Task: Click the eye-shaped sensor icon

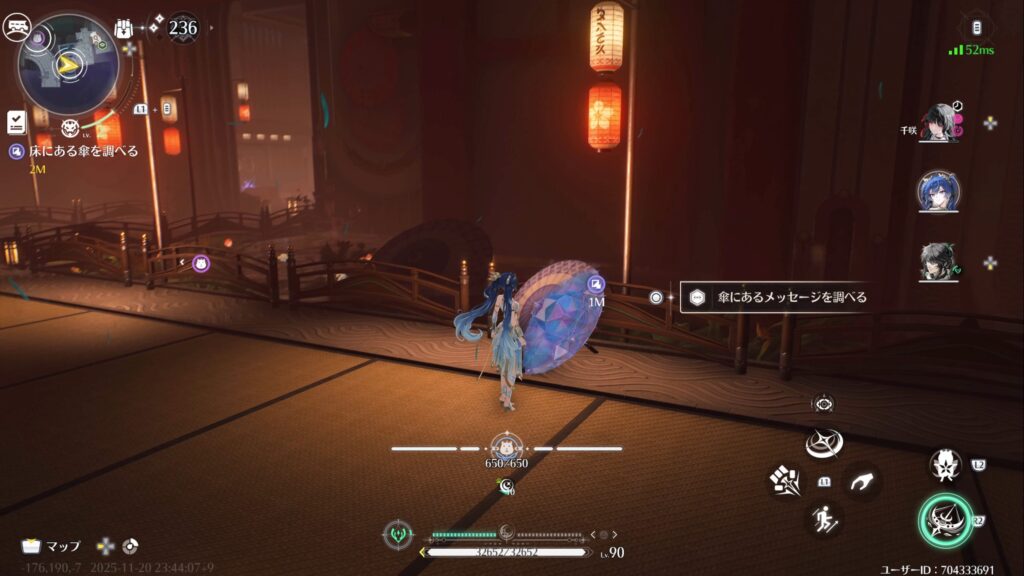Action: click(824, 403)
